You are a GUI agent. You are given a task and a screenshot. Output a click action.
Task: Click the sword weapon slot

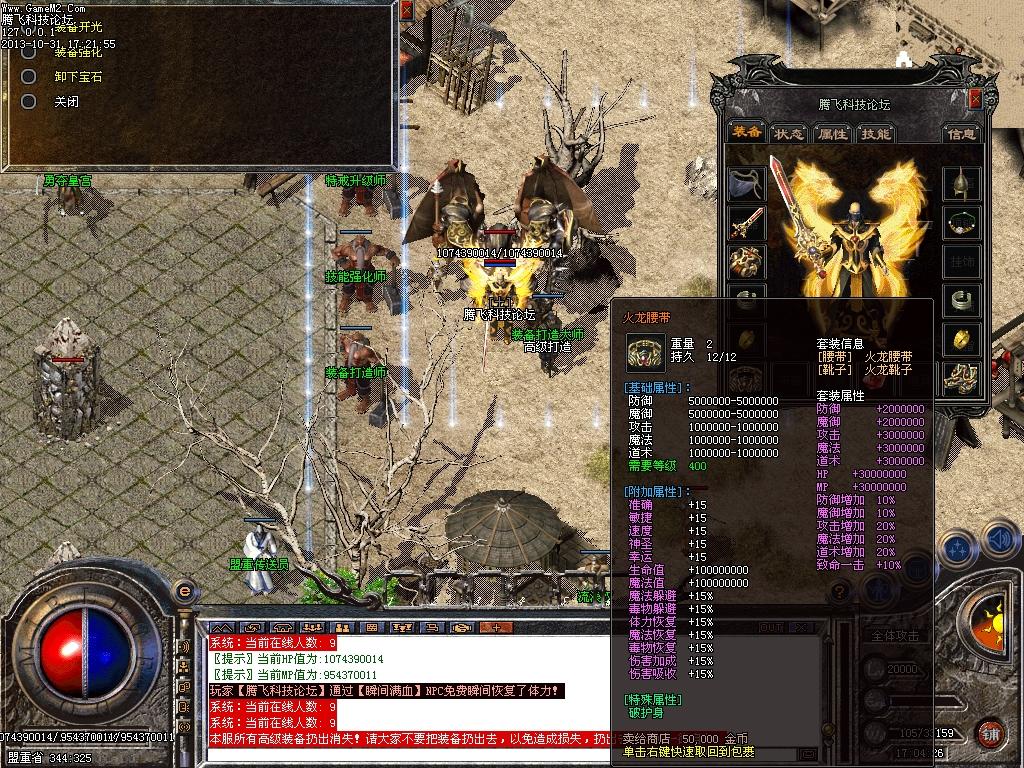(746, 223)
